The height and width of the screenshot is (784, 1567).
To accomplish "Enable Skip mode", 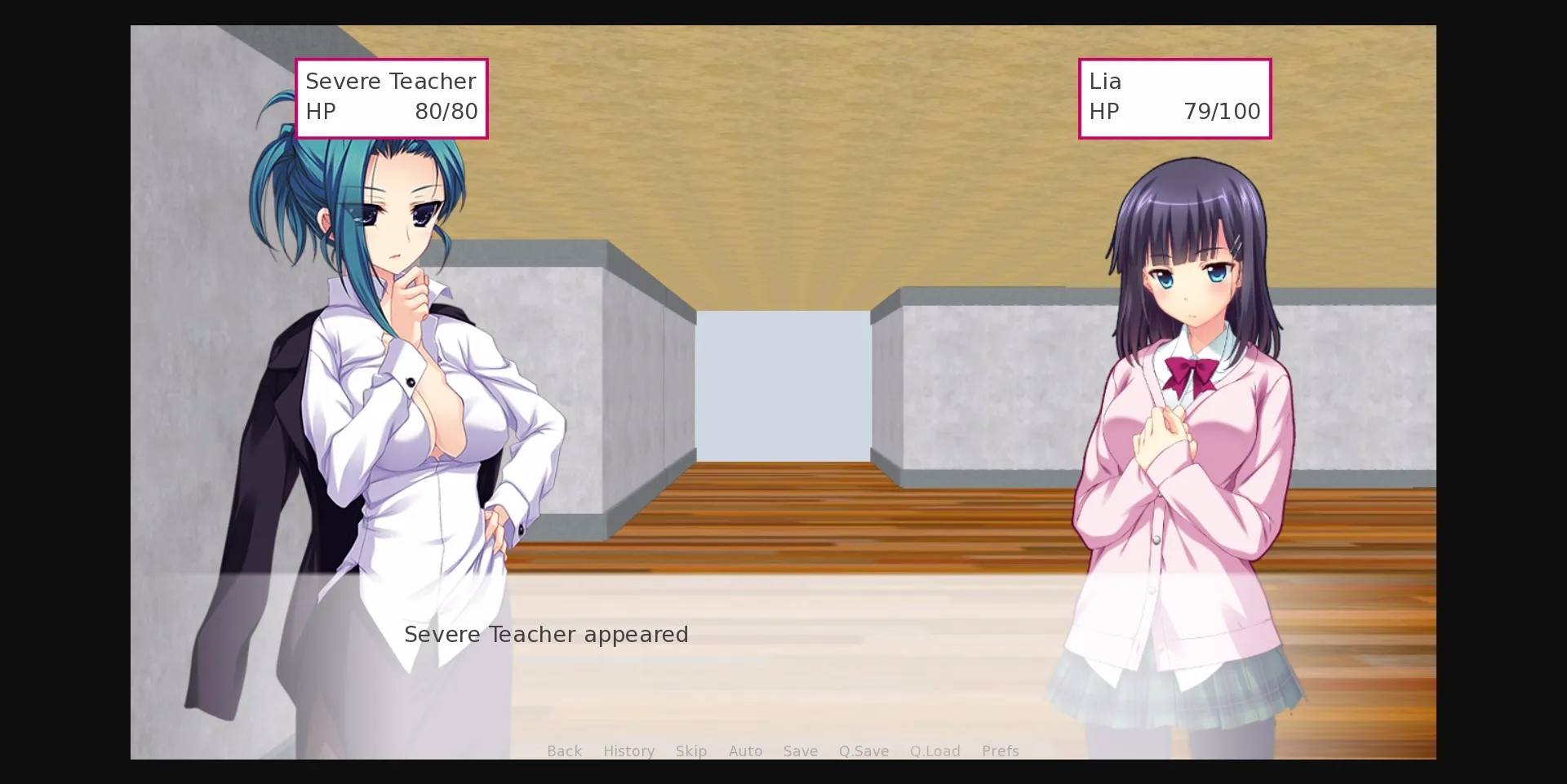I will (691, 751).
